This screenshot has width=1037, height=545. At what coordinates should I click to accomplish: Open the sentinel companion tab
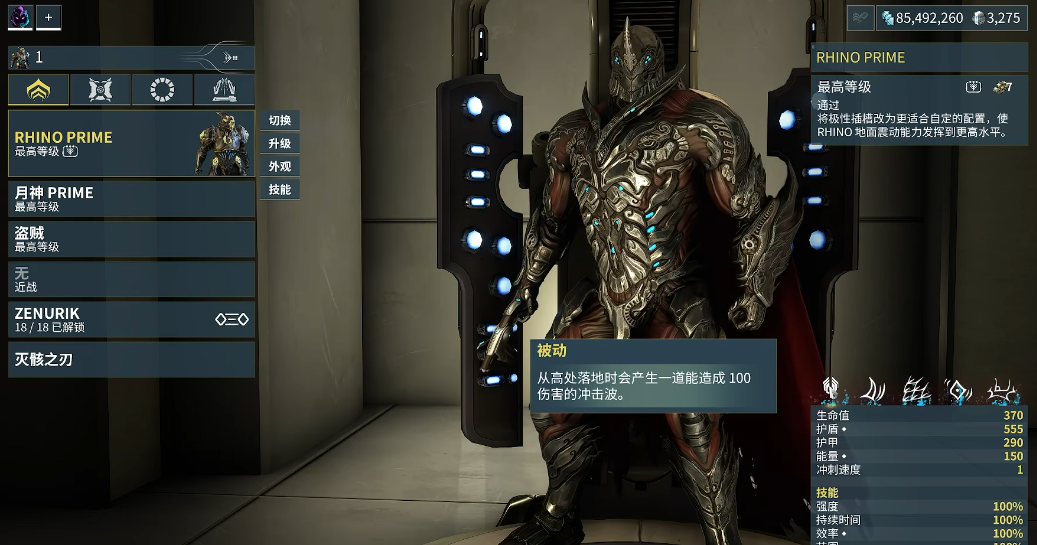(101, 91)
